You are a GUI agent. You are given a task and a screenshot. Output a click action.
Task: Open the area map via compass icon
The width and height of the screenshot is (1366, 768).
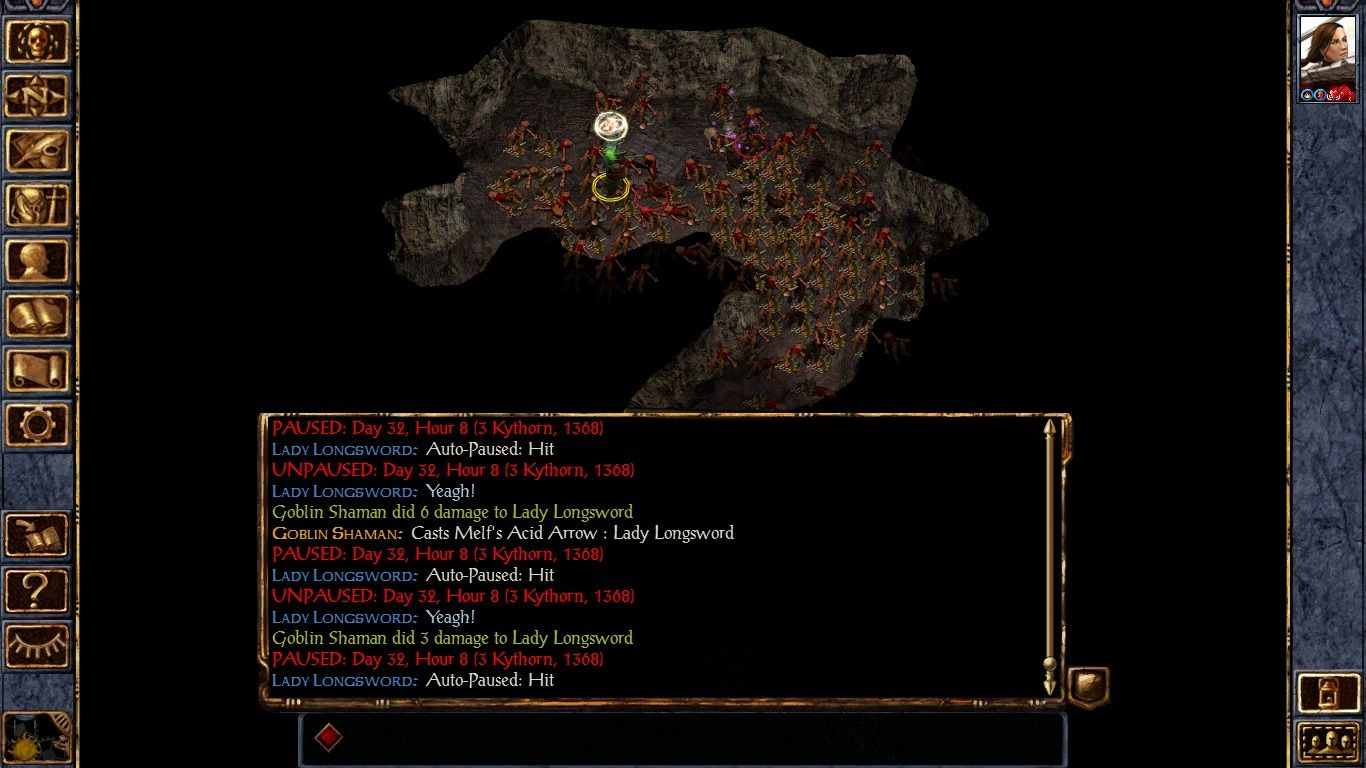click(37, 96)
